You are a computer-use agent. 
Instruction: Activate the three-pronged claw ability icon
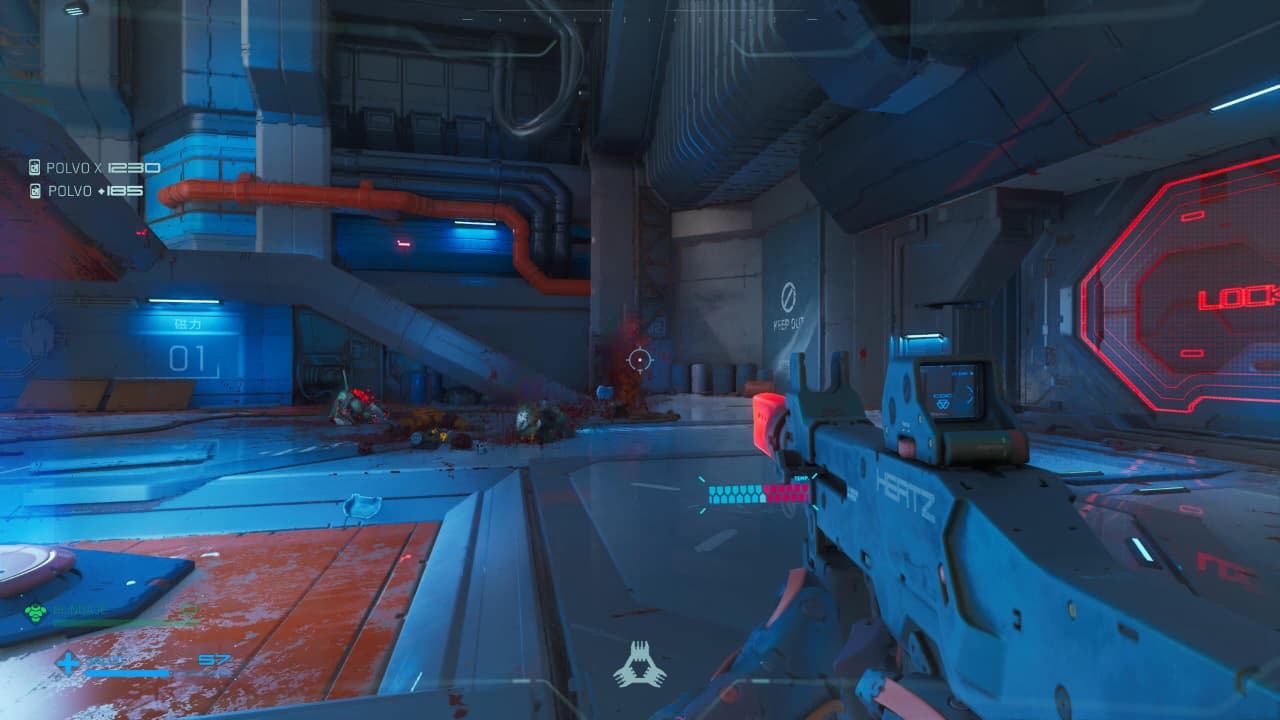coord(640,665)
